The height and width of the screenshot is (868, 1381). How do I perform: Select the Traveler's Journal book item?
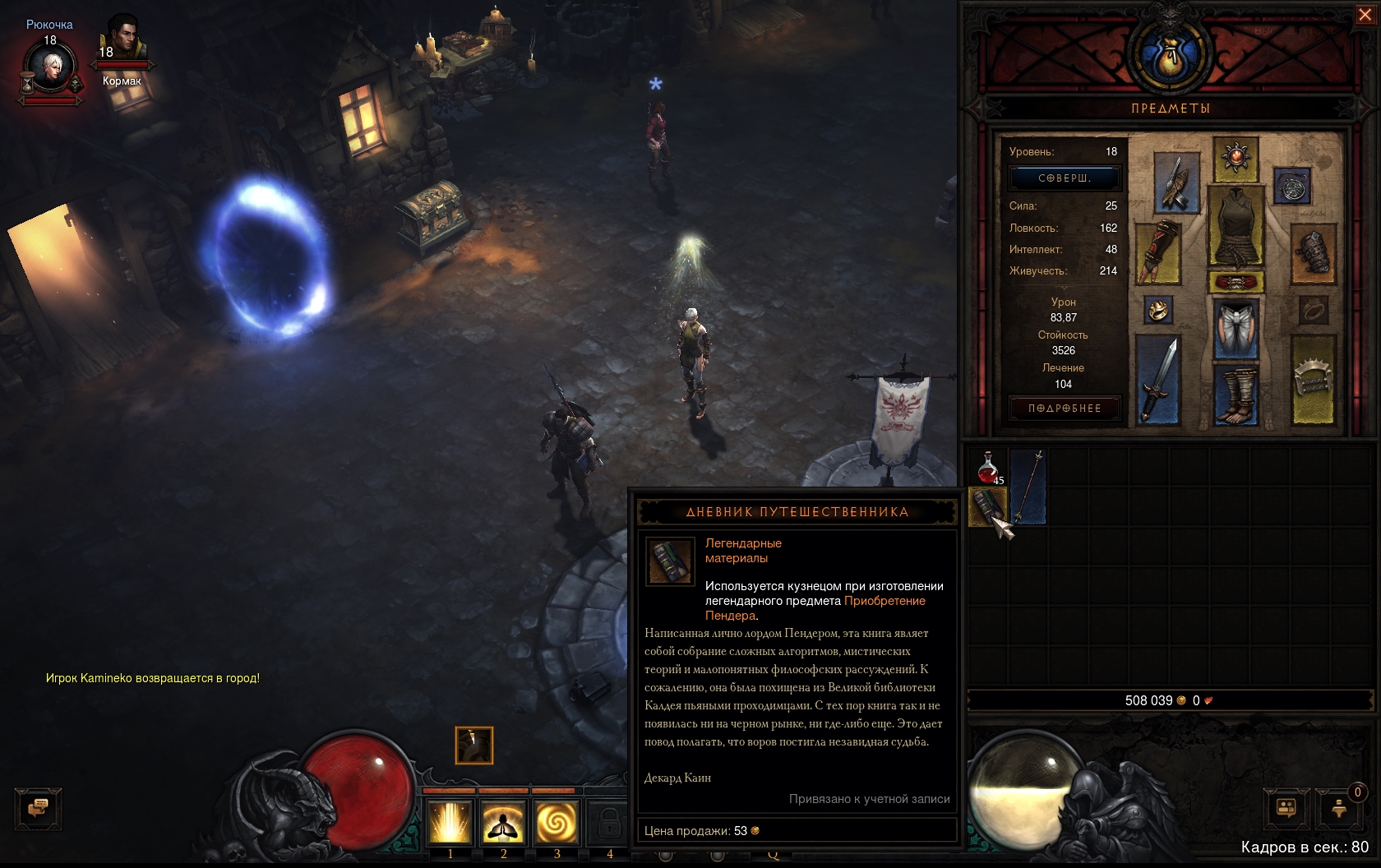[x=988, y=506]
